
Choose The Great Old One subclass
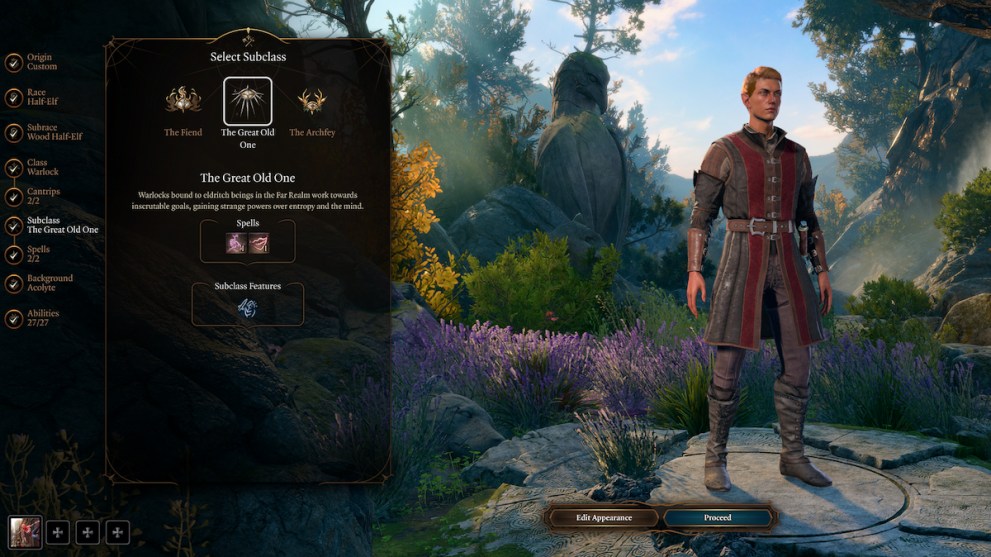tap(247, 101)
